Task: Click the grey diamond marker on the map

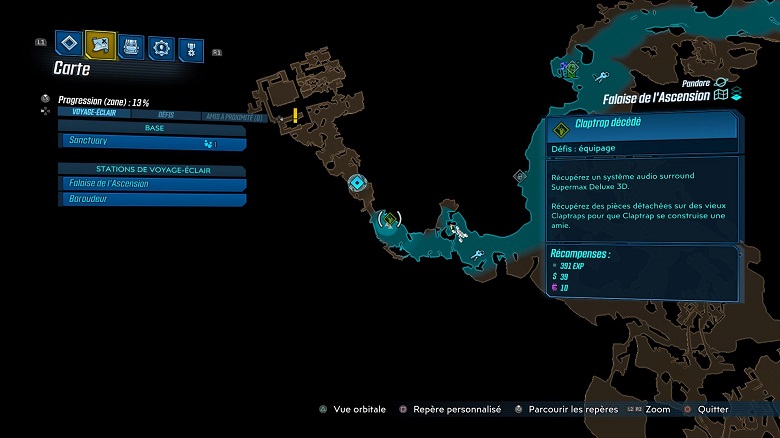Action: (520, 176)
